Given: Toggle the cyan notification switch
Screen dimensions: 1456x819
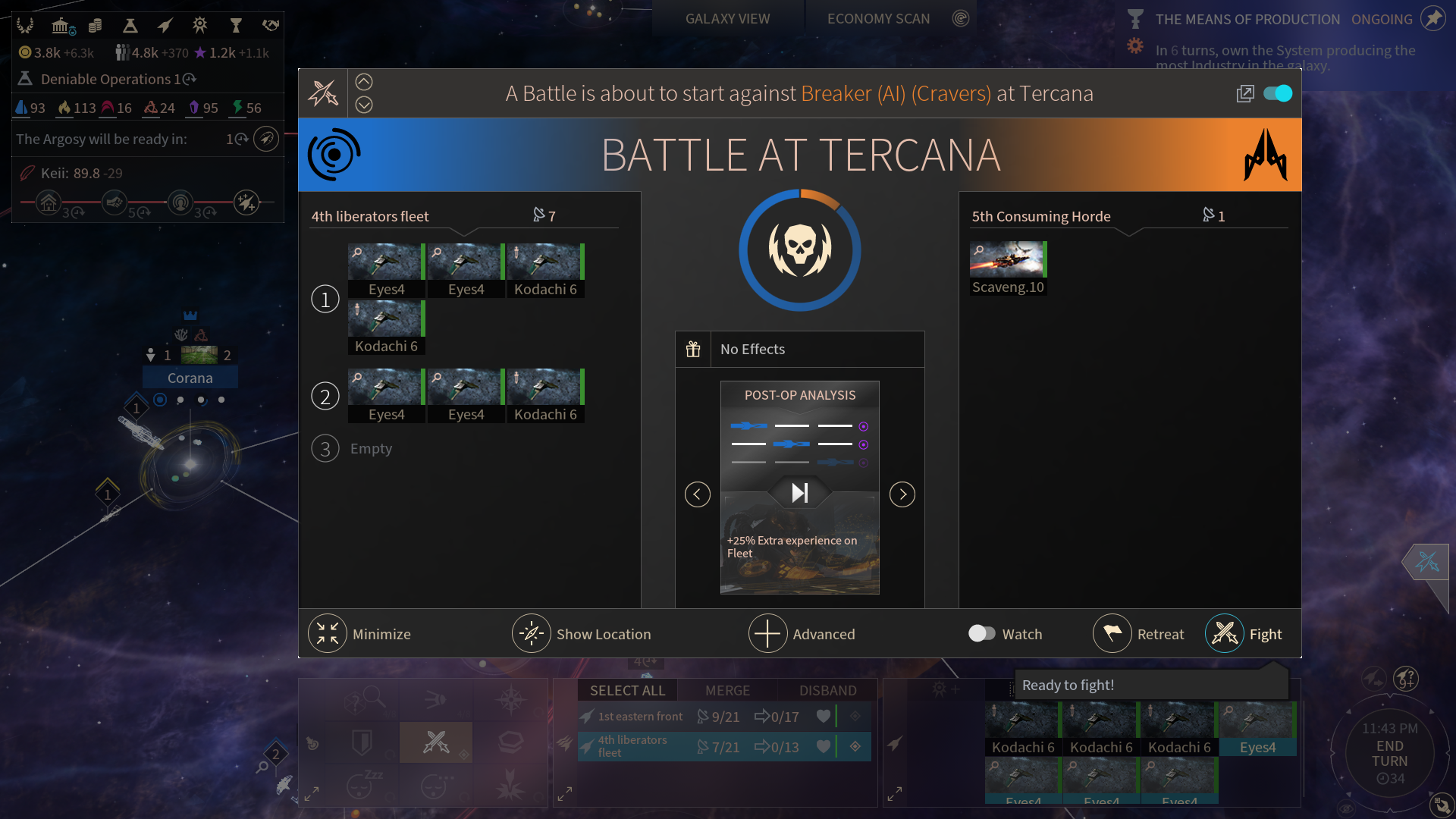Looking at the screenshot, I should (x=1278, y=93).
